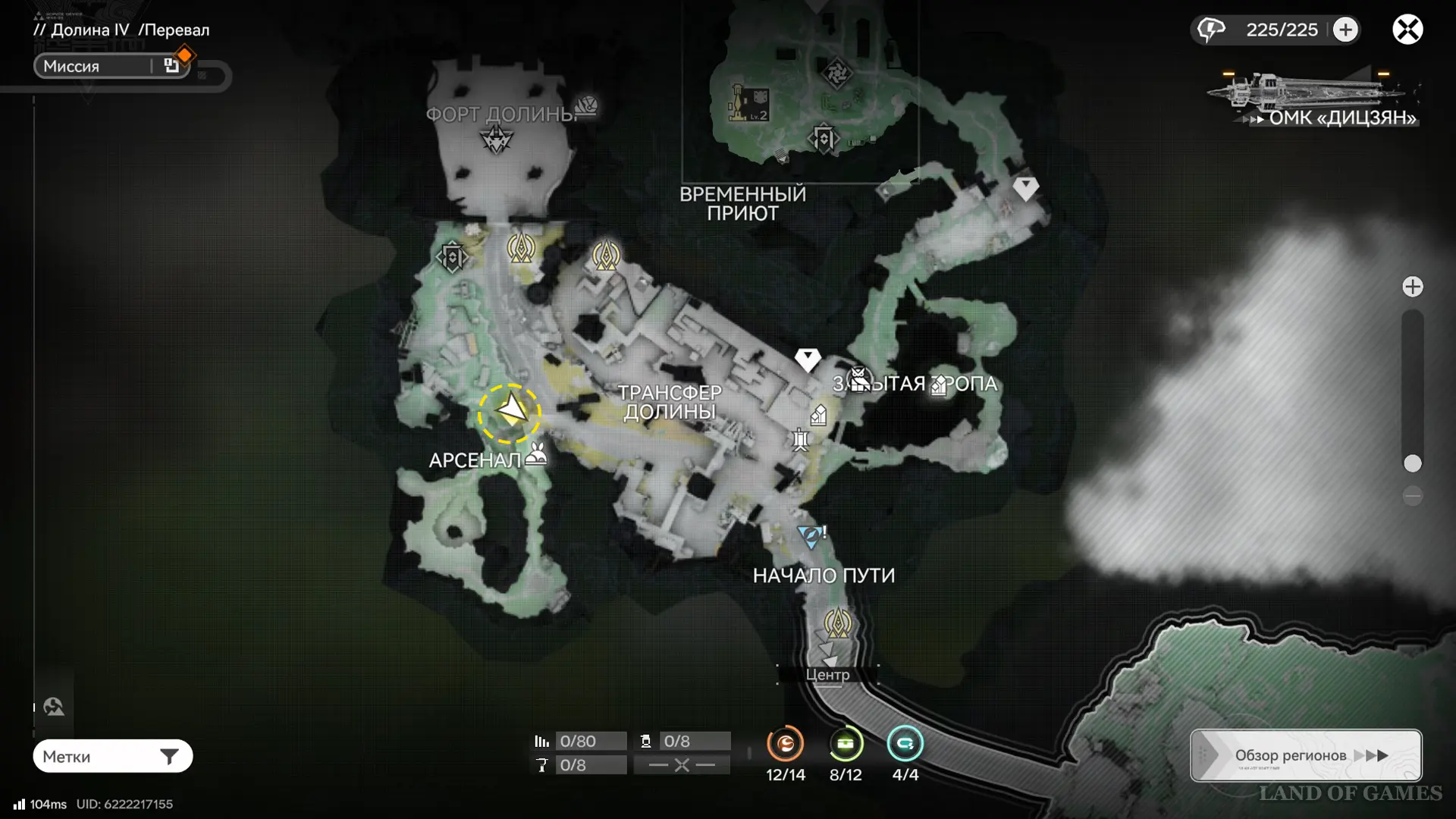Select the green chest counter icon
Viewport: 1456px width, 819px height.
coord(846,744)
